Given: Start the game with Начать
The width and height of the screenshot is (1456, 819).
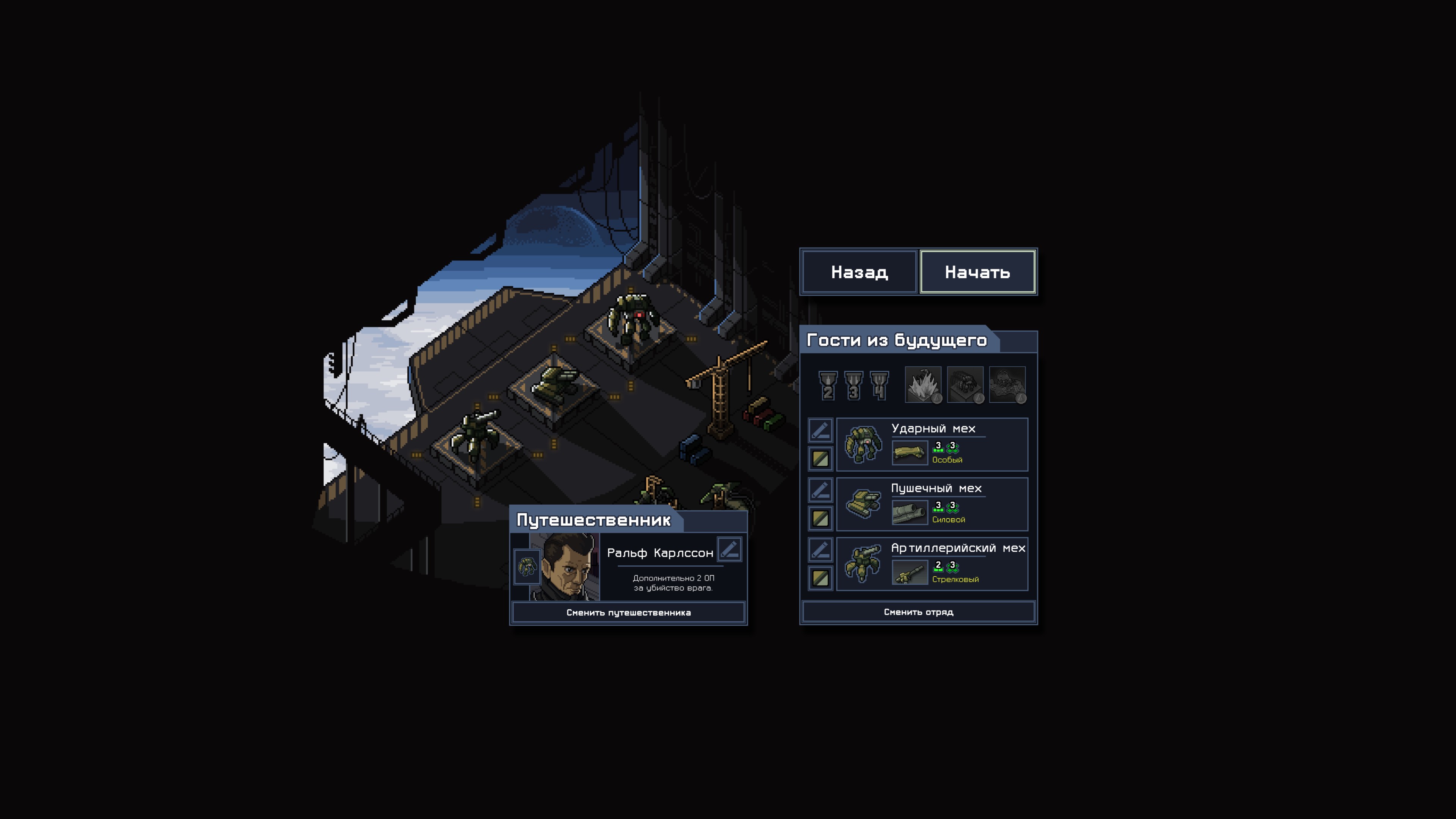Looking at the screenshot, I should [977, 272].
